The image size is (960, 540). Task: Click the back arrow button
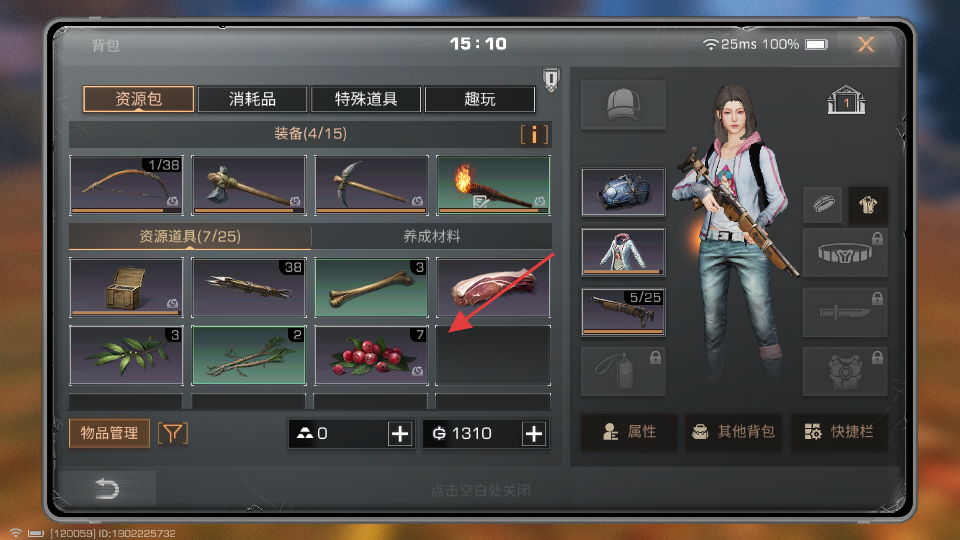click(x=107, y=489)
